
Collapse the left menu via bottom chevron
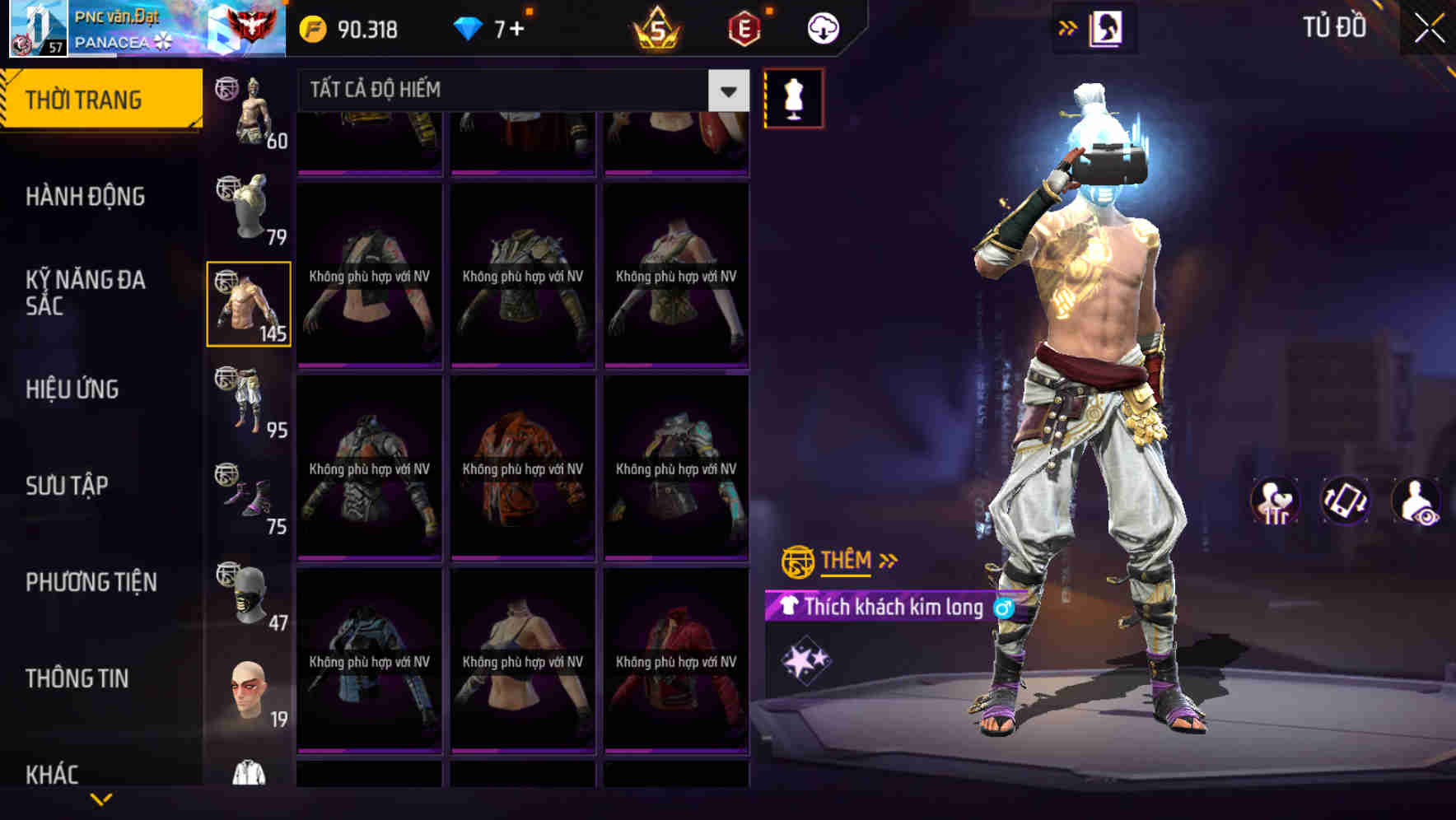click(101, 797)
